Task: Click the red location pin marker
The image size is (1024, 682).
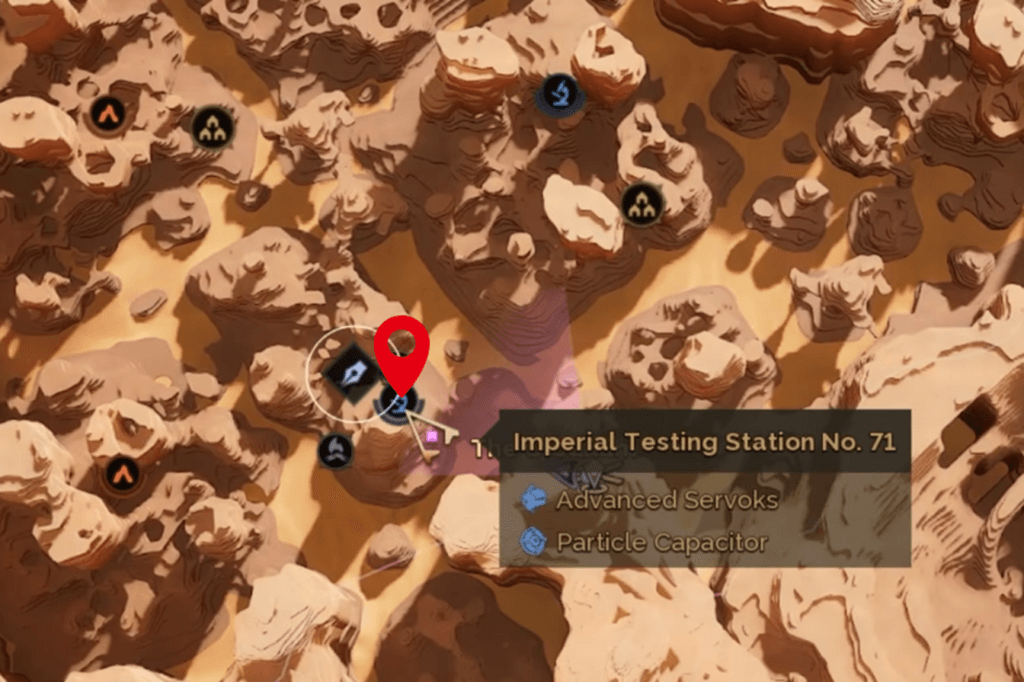Action: point(402,350)
